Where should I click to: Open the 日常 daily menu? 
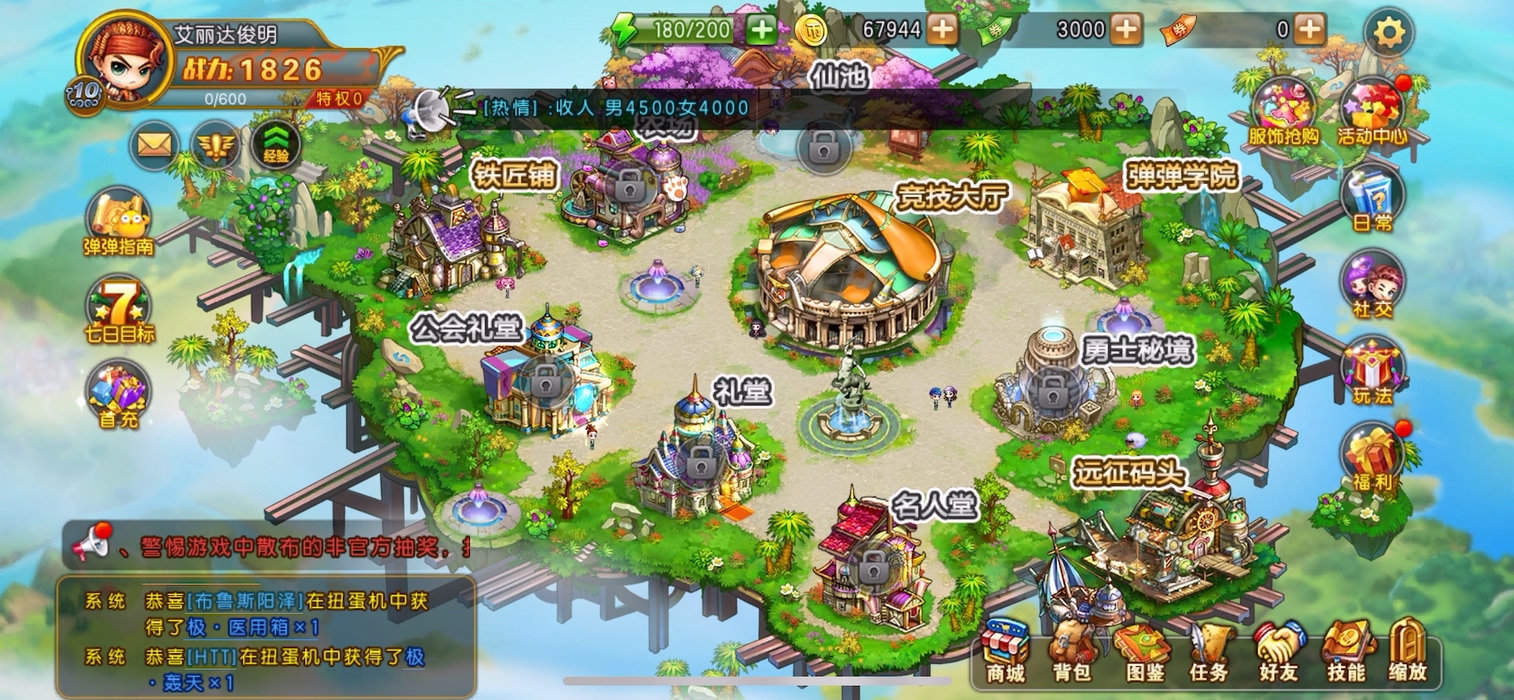coord(1372,197)
